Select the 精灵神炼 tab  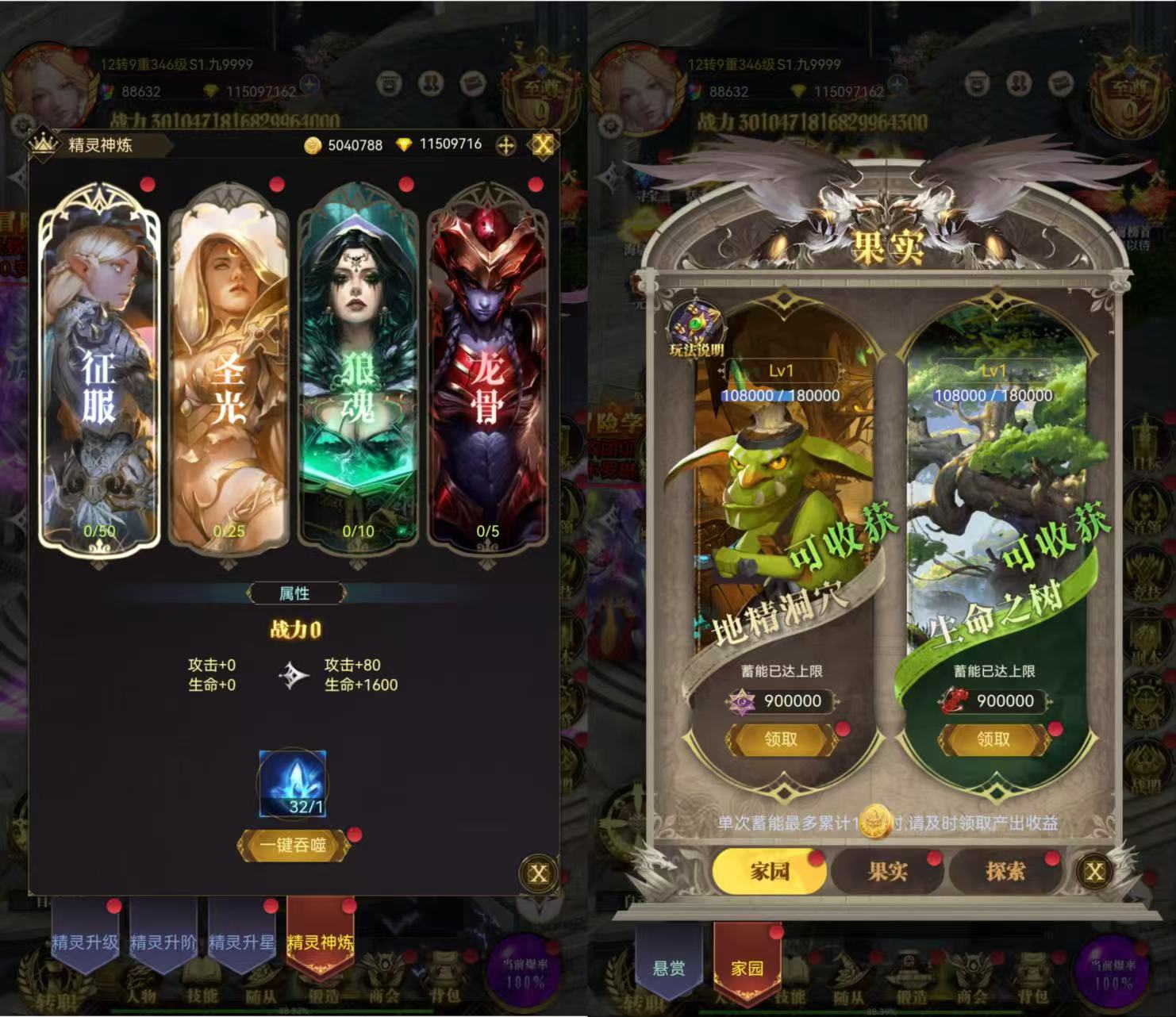pos(320,942)
